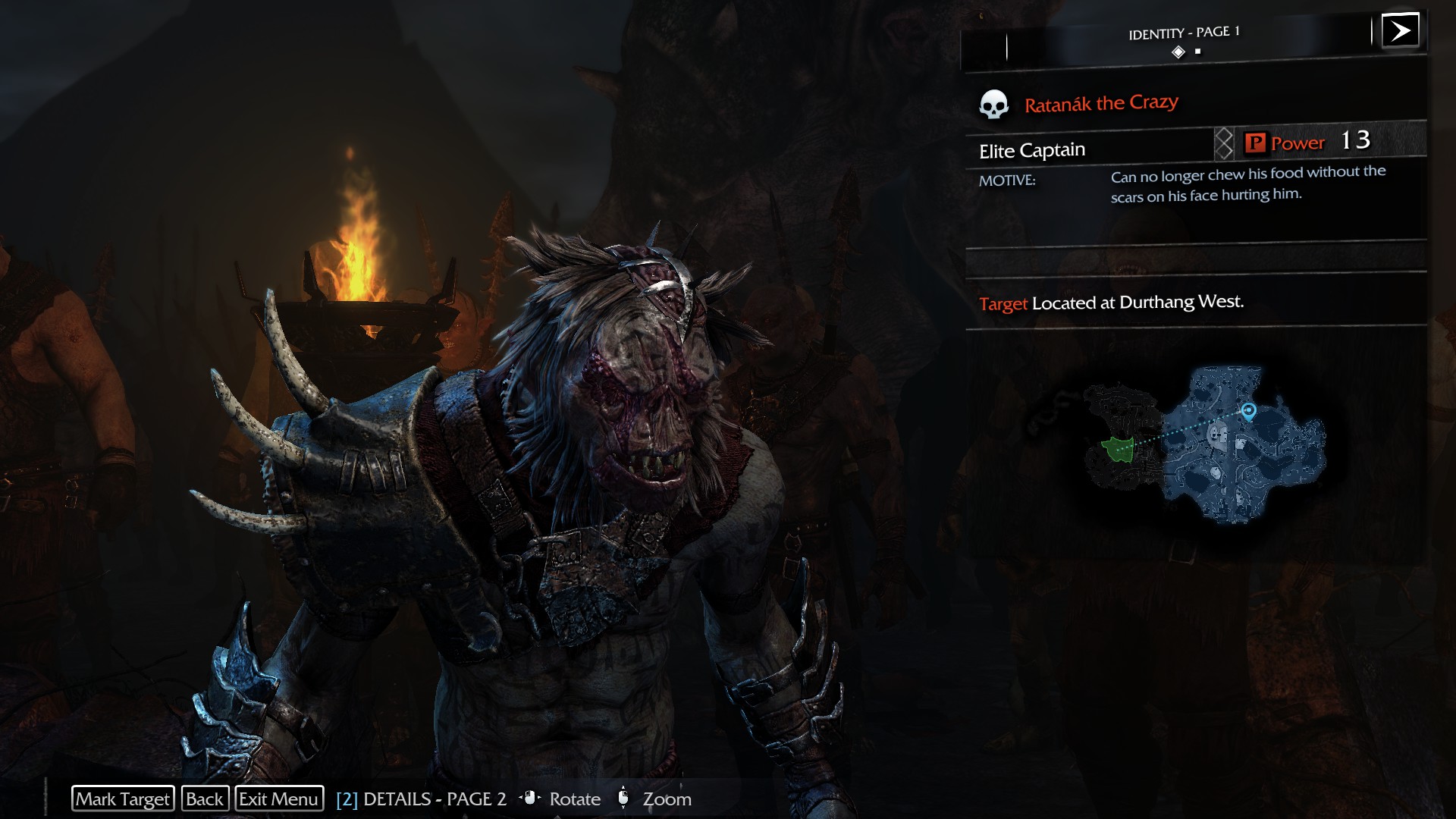Image resolution: width=1456 pixels, height=819 pixels.
Task: Click the green highlighted region on the map
Action: pos(1118,449)
